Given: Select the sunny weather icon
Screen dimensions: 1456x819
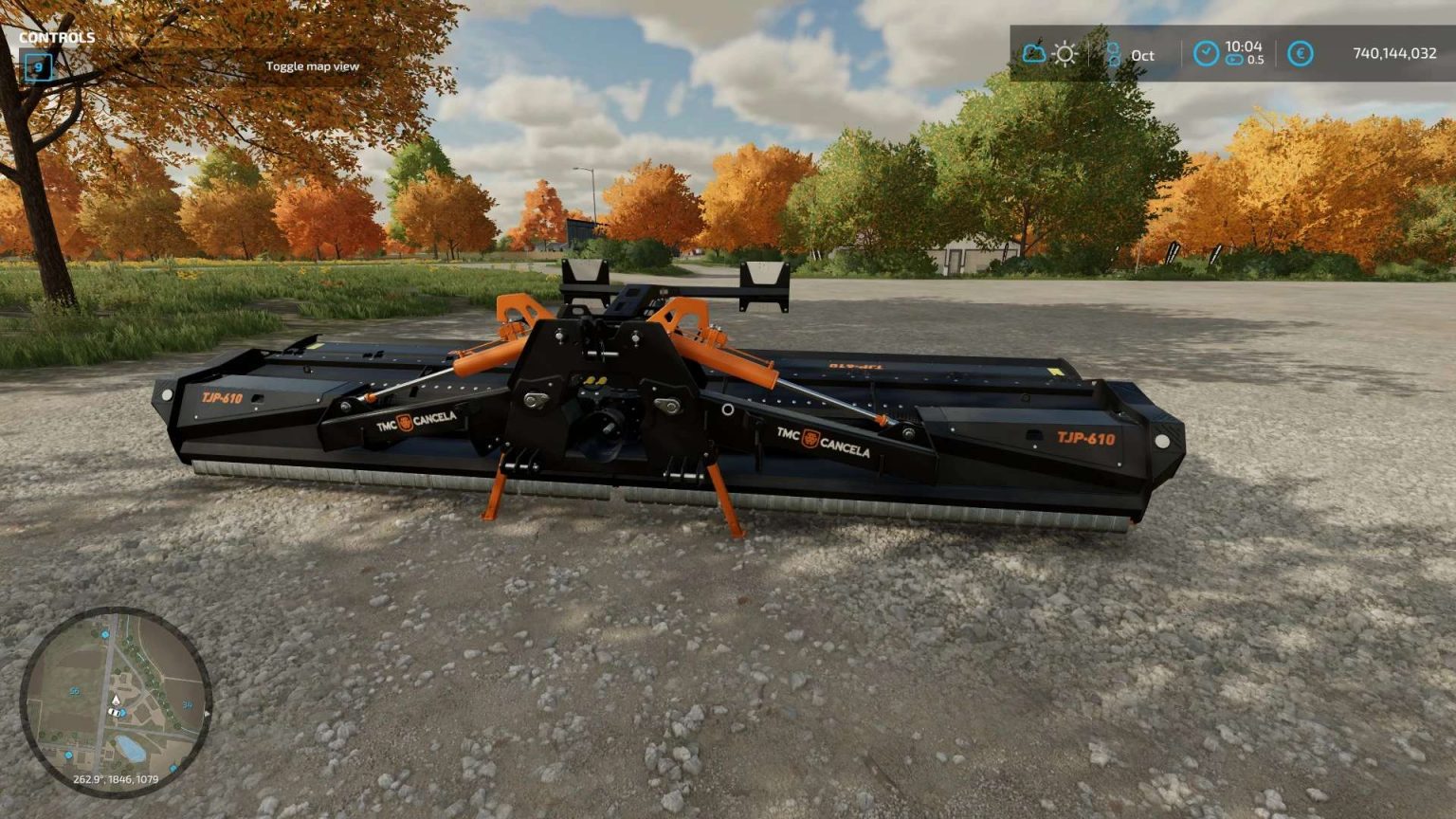Looking at the screenshot, I should click(x=1065, y=53).
